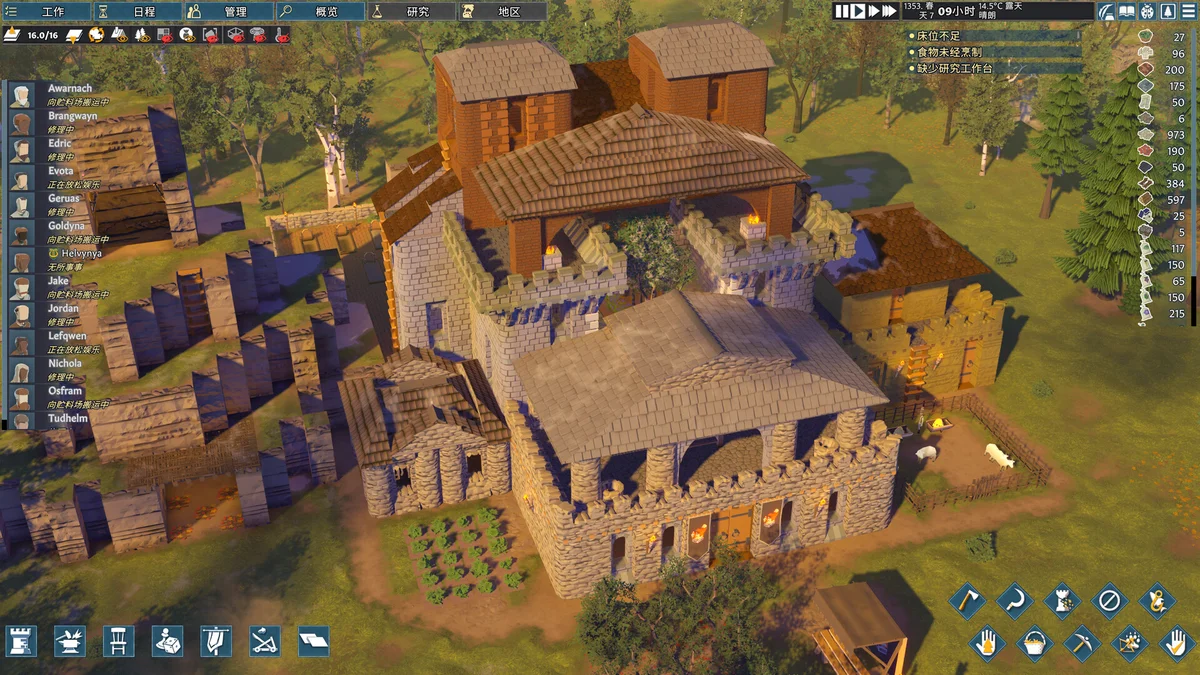Open the 管理 (Manage) tab
Image resolution: width=1200 pixels, height=675 pixels.
point(229,12)
